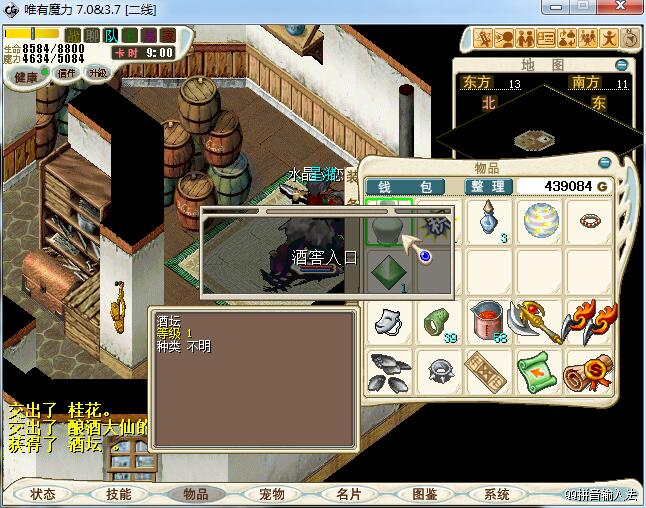Open the 图鉴 album menu

pos(424,494)
